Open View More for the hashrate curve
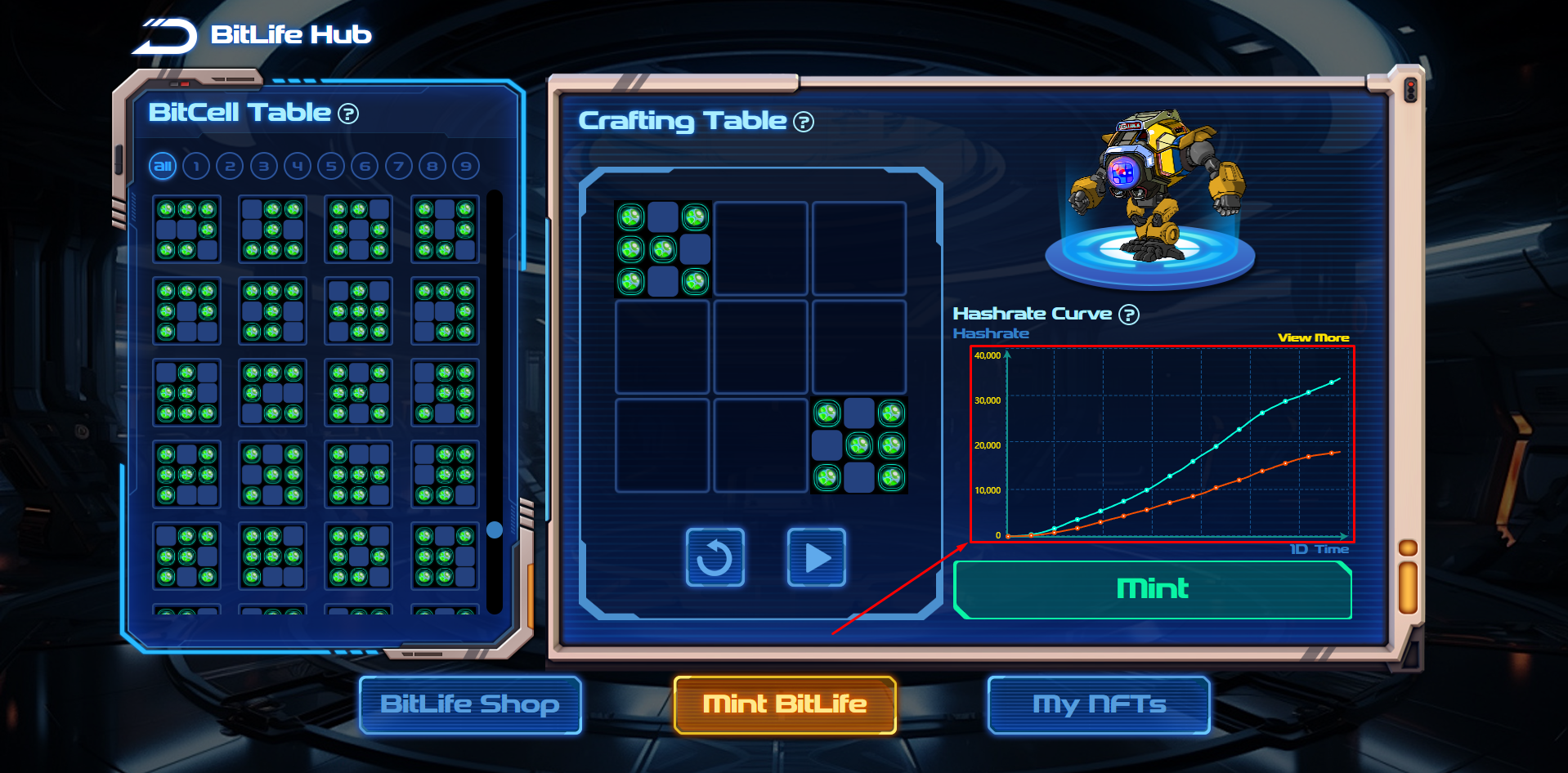The image size is (1568, 773). click(1313, 337)
